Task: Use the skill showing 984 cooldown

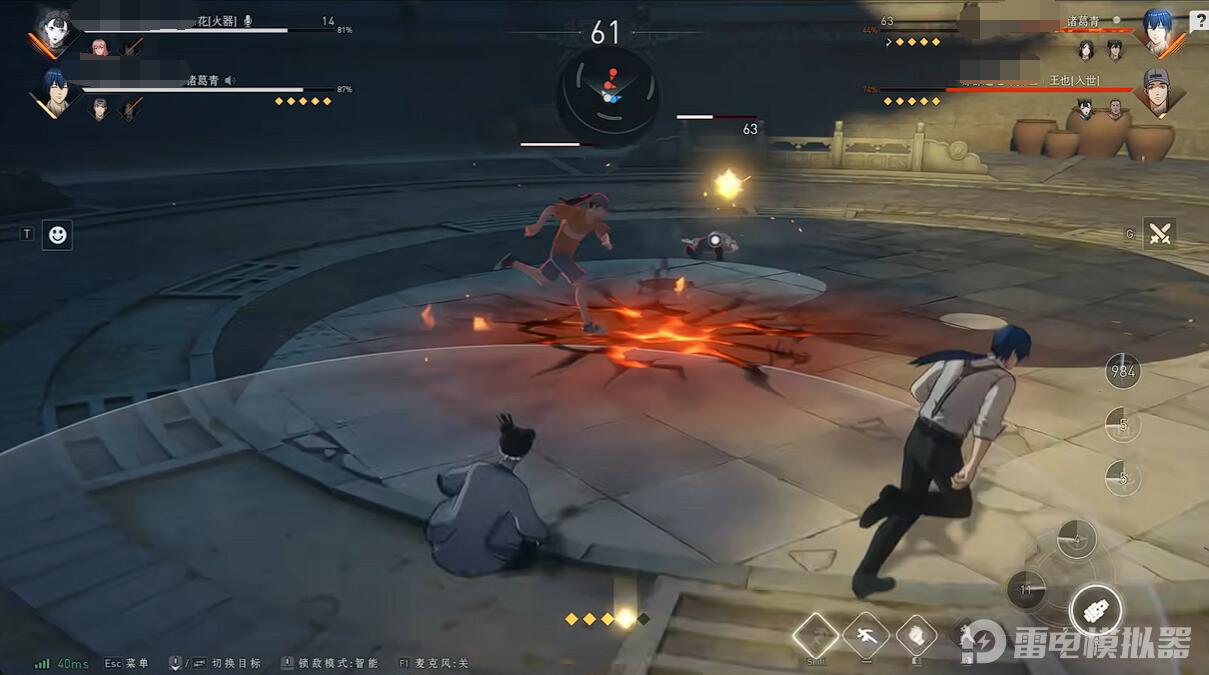Action: click(1123, 372)
